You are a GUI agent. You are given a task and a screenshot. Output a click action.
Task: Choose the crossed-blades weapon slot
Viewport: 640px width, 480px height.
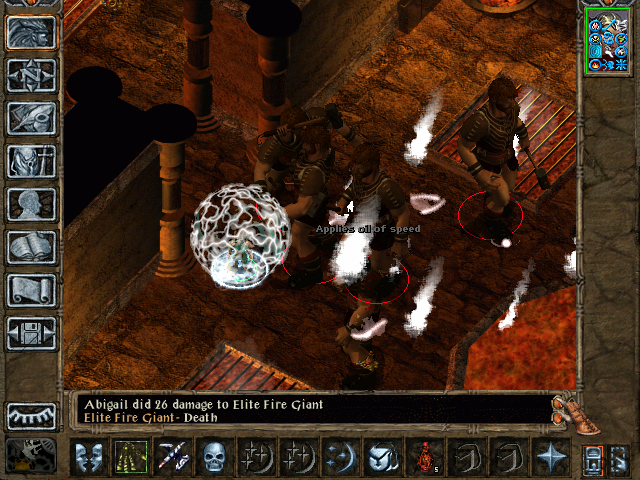tap(173, 456)
